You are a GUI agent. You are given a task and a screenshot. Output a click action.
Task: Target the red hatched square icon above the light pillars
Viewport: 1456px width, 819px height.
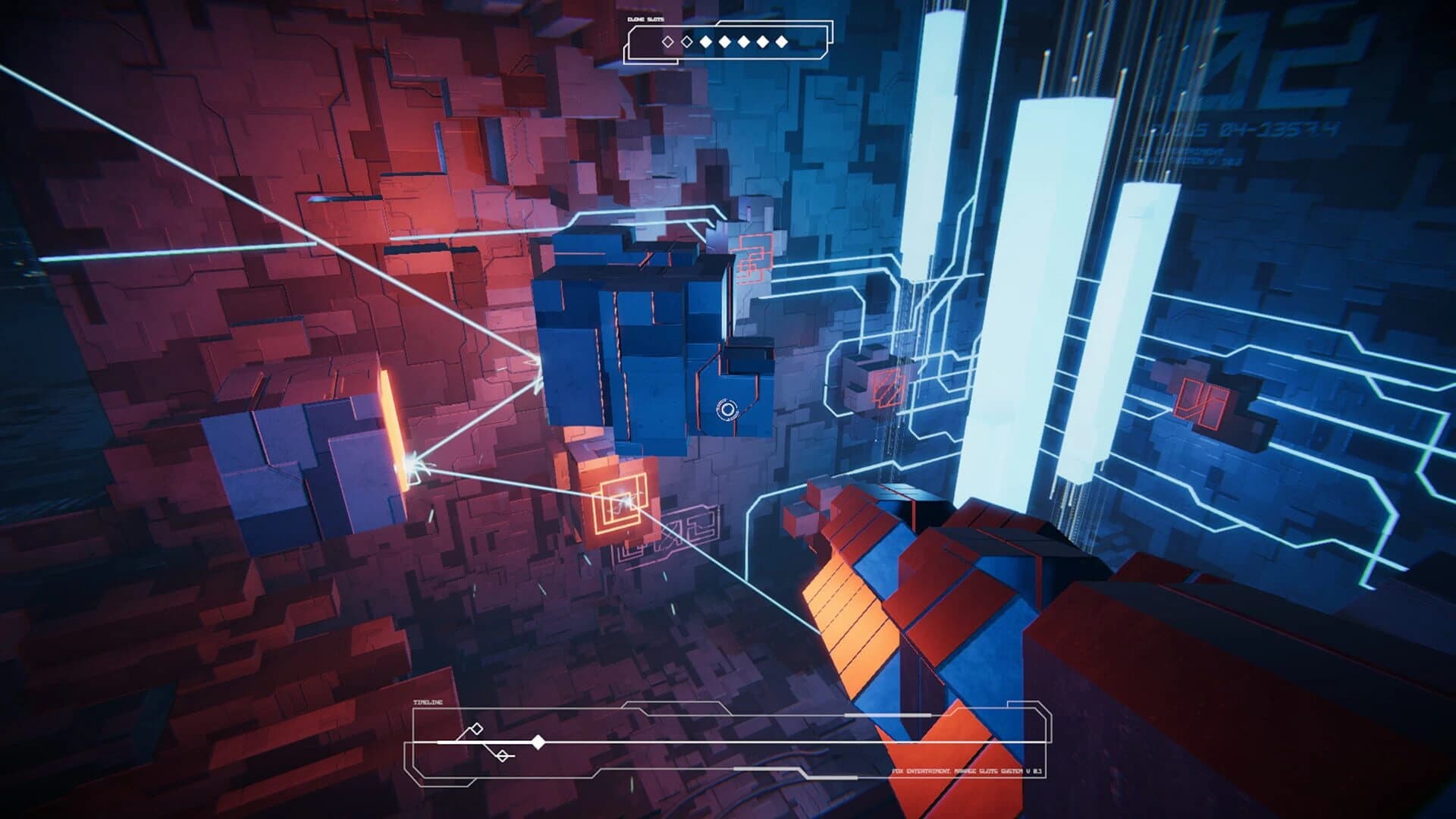click(888, 388)
